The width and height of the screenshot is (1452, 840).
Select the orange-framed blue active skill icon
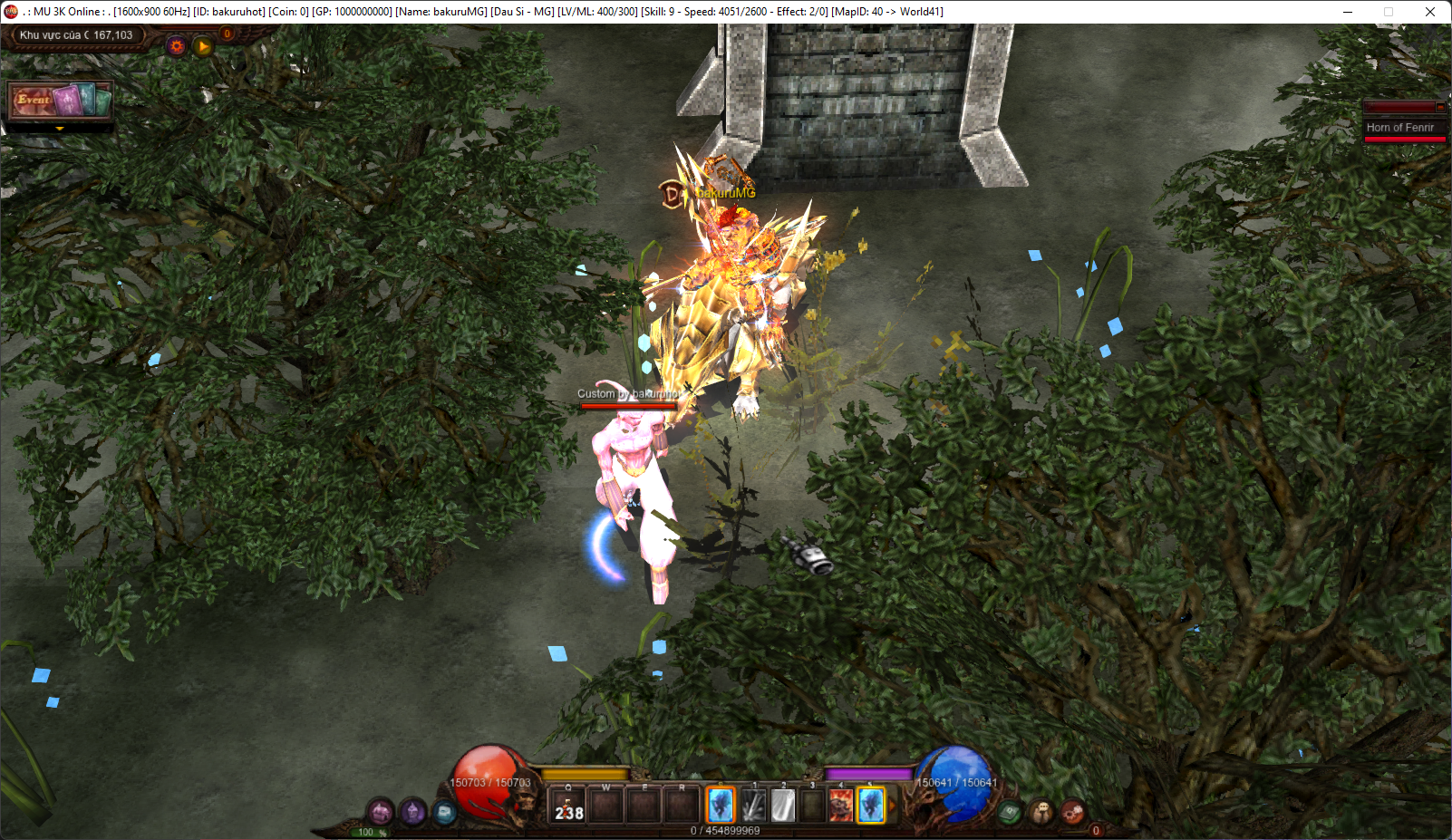click(x=721, y=805)
